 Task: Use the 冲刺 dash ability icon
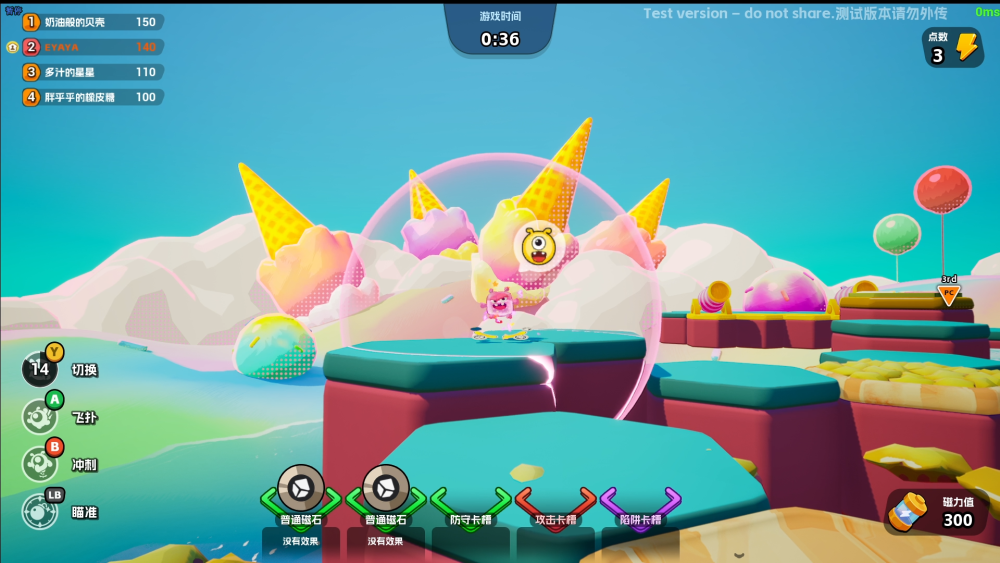pos(40,464)
